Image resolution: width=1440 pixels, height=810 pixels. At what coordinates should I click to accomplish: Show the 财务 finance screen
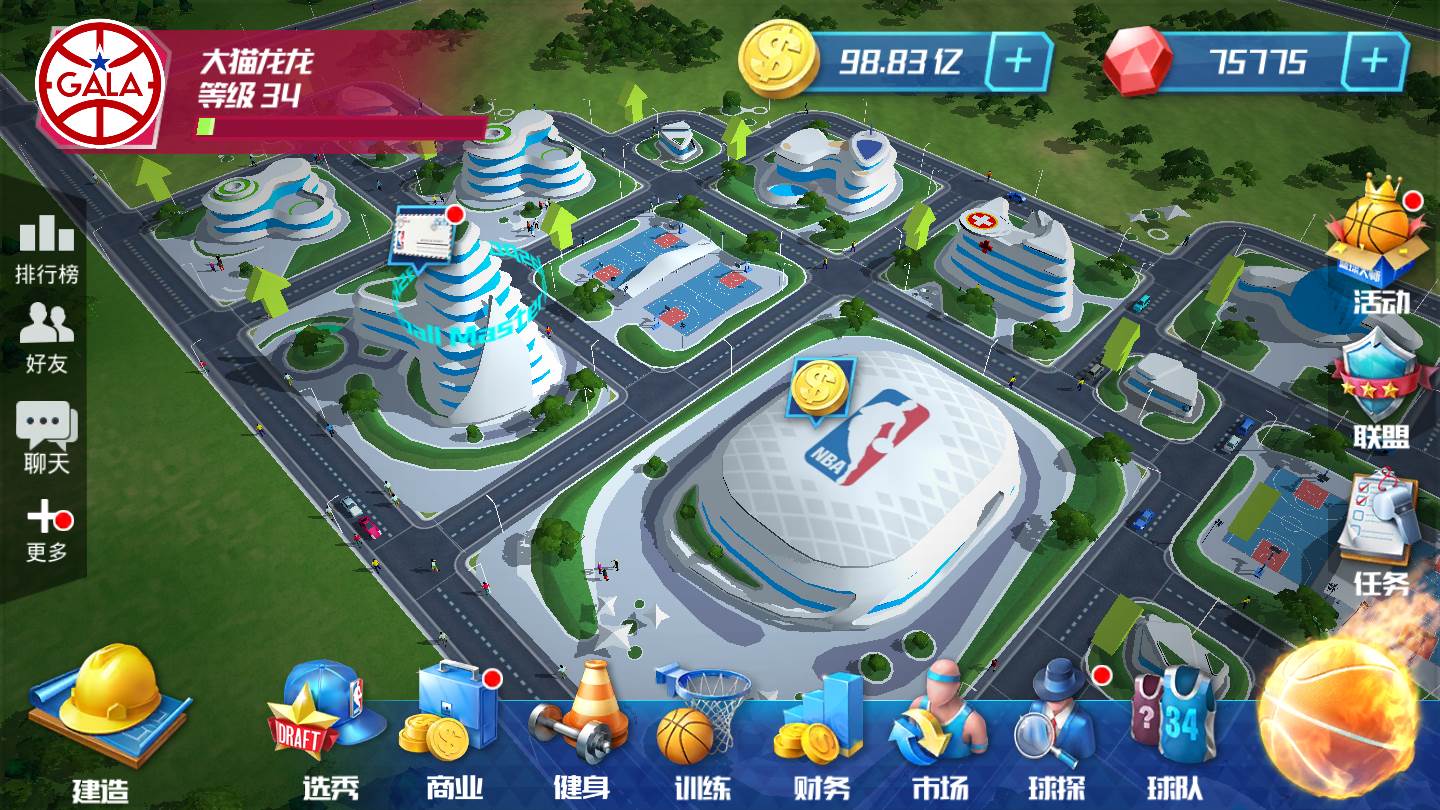(x=821, y=730)
